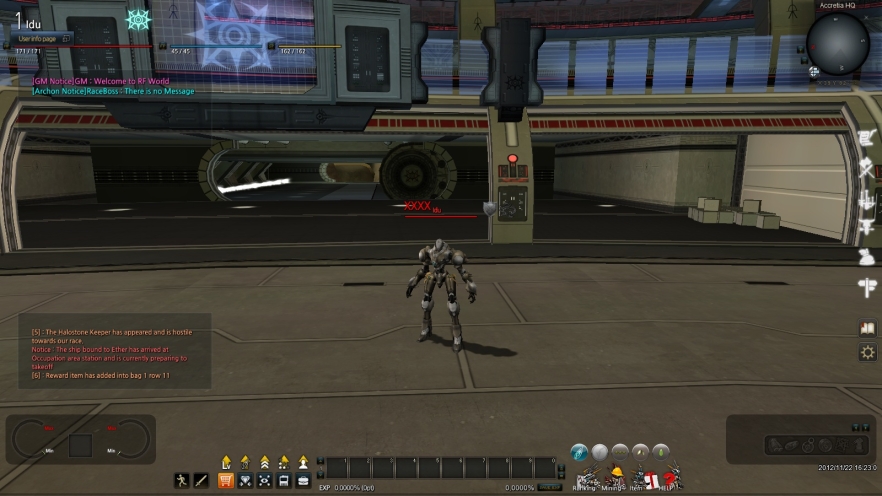Toggle the running figure movement icon

(x=181, y=480)
